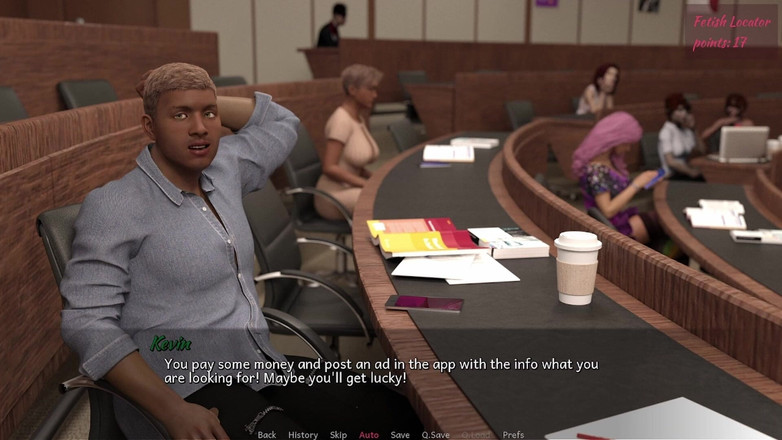The width and height of the screenshot is (782, 440).
Task: Toggle Auto dialogue advance
Action: point(369,435)
